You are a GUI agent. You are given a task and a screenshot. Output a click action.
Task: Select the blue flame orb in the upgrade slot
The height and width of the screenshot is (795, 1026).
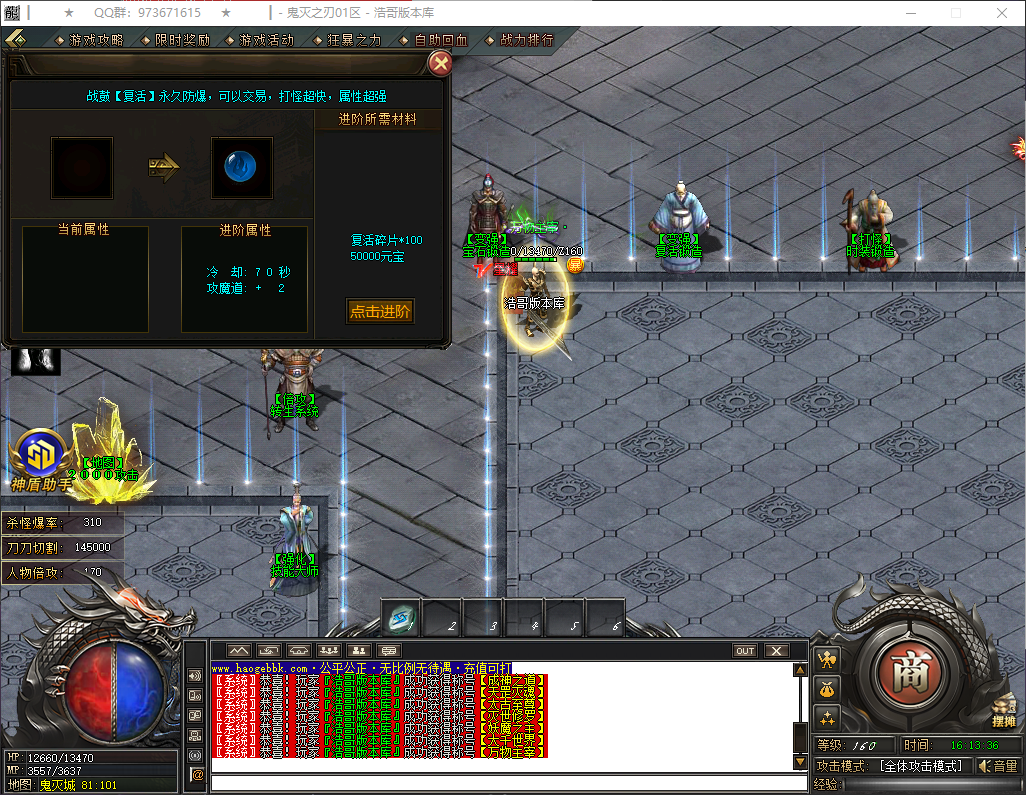coord(241,168)
